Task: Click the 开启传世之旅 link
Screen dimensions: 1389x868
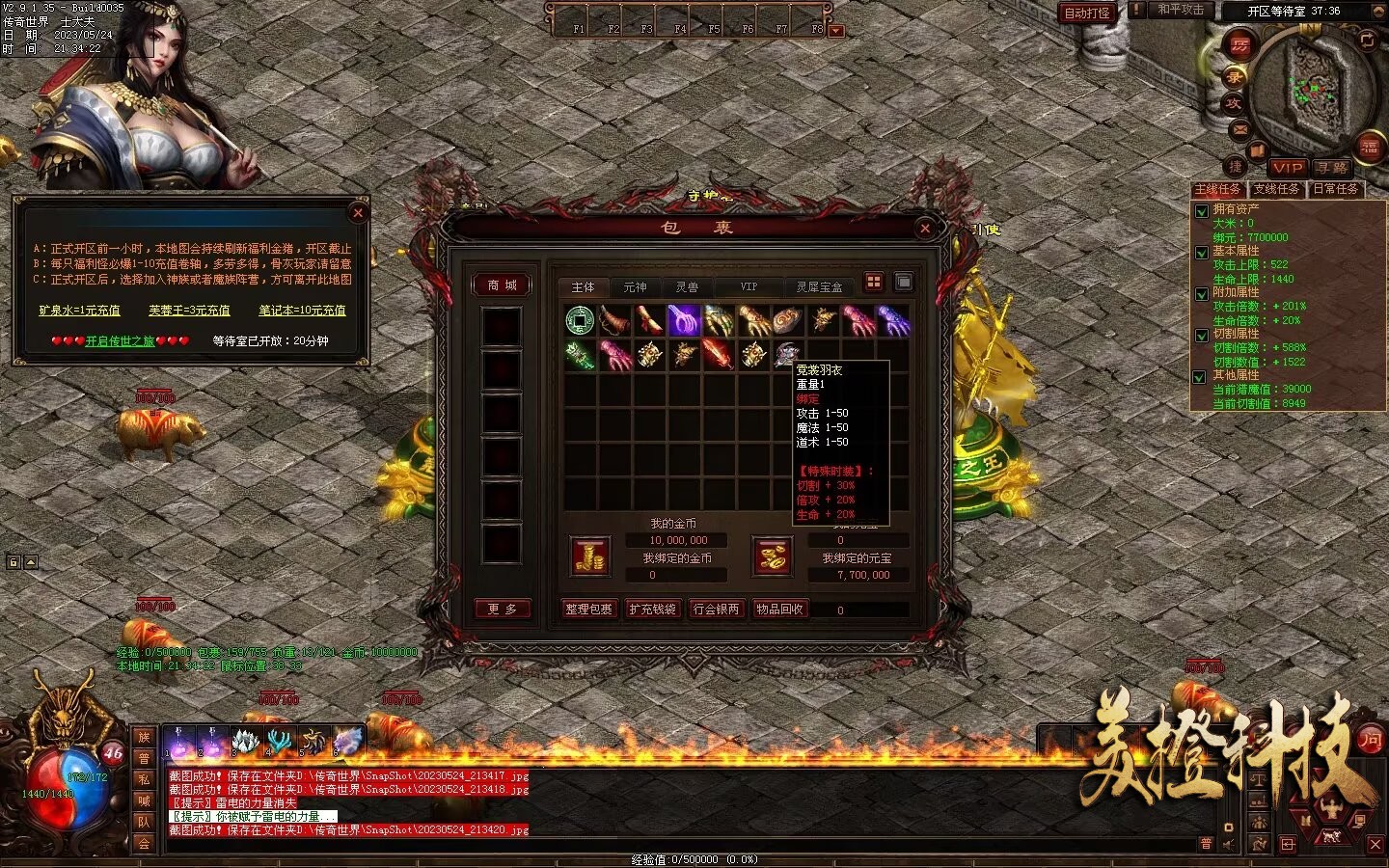Action: click(x=120, y=340)
